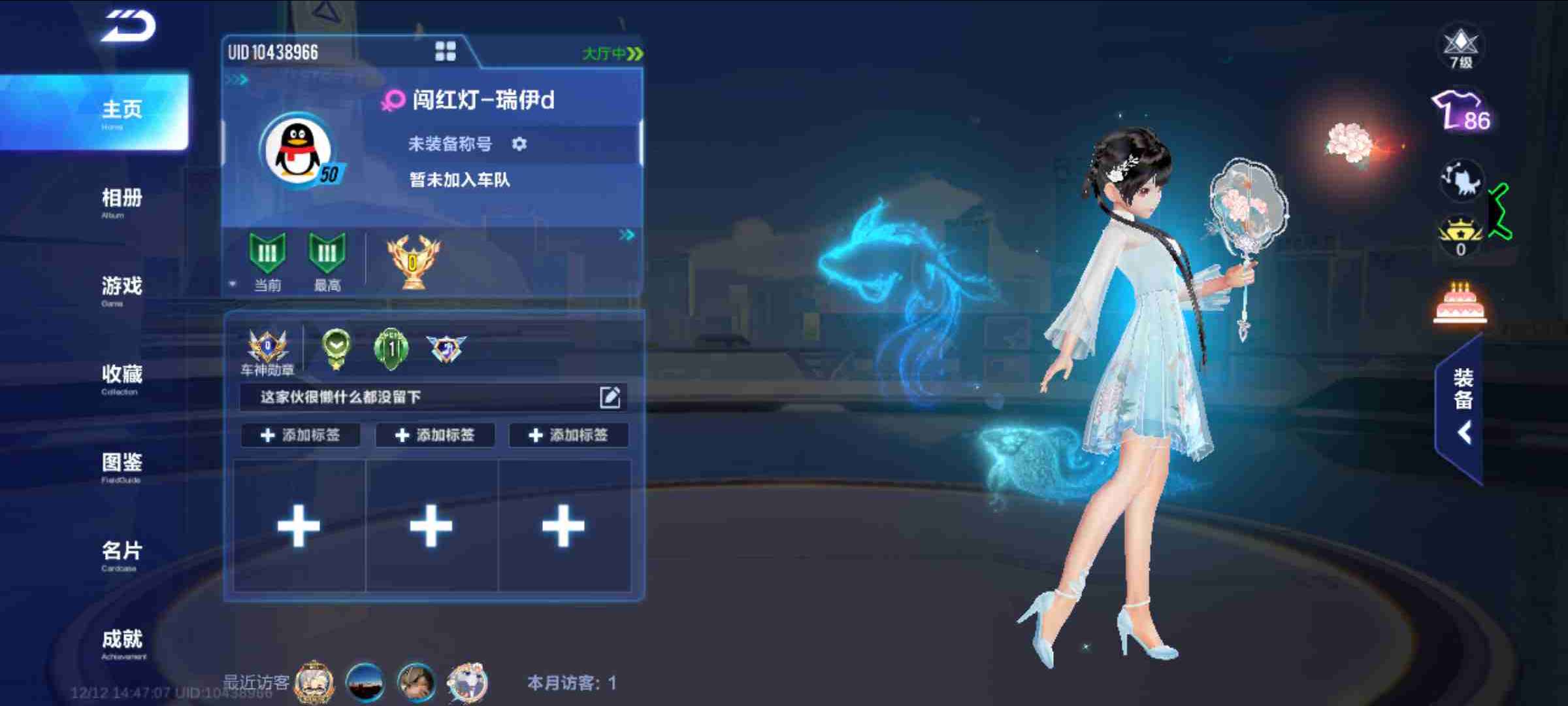Click the QQ penguin avatar

(297, 152)
